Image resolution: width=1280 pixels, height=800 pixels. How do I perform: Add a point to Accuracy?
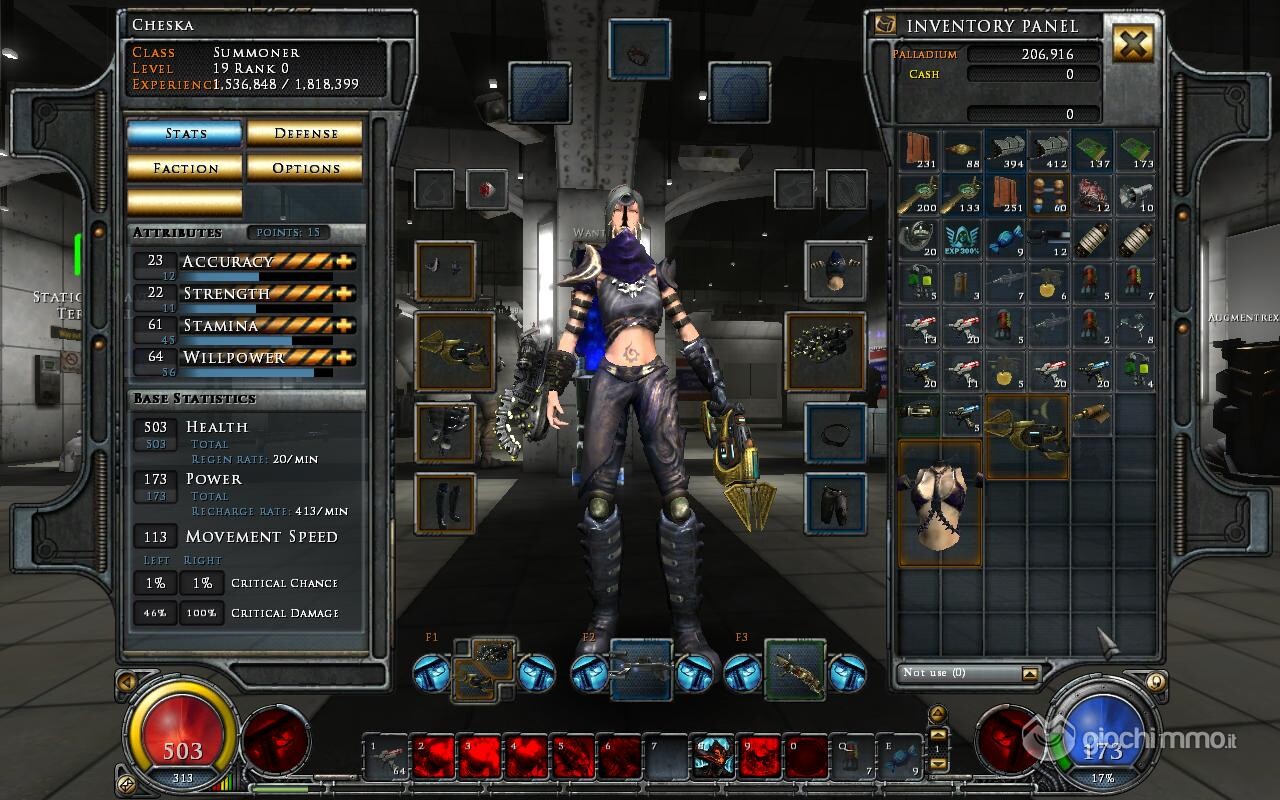point(346,262)
